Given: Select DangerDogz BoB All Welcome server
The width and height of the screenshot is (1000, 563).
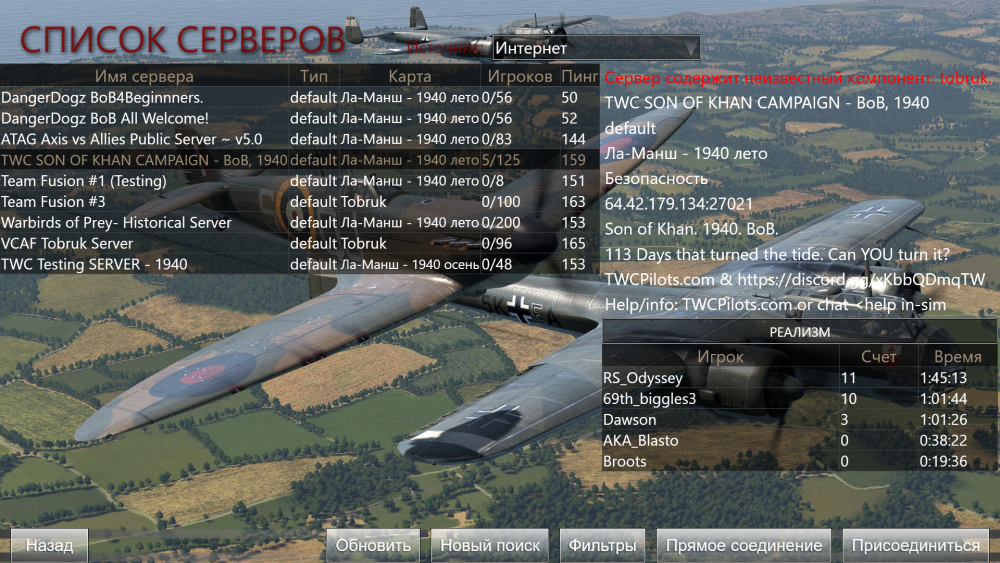Looking at the screenshot, I should 145,119.
